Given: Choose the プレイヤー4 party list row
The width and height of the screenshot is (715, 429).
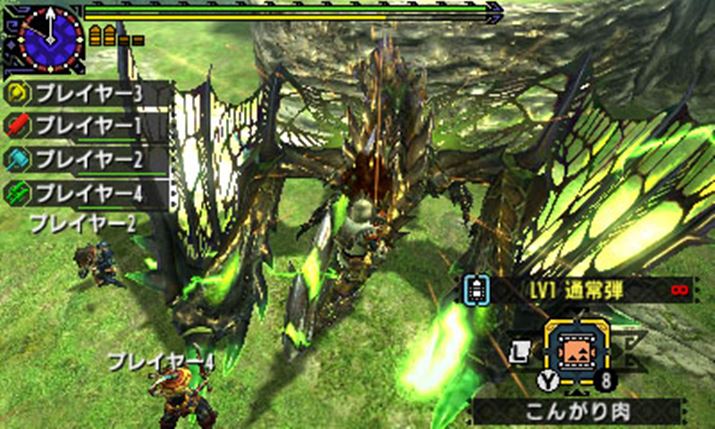Looking at the screenshot, I should tap(87, 191).
